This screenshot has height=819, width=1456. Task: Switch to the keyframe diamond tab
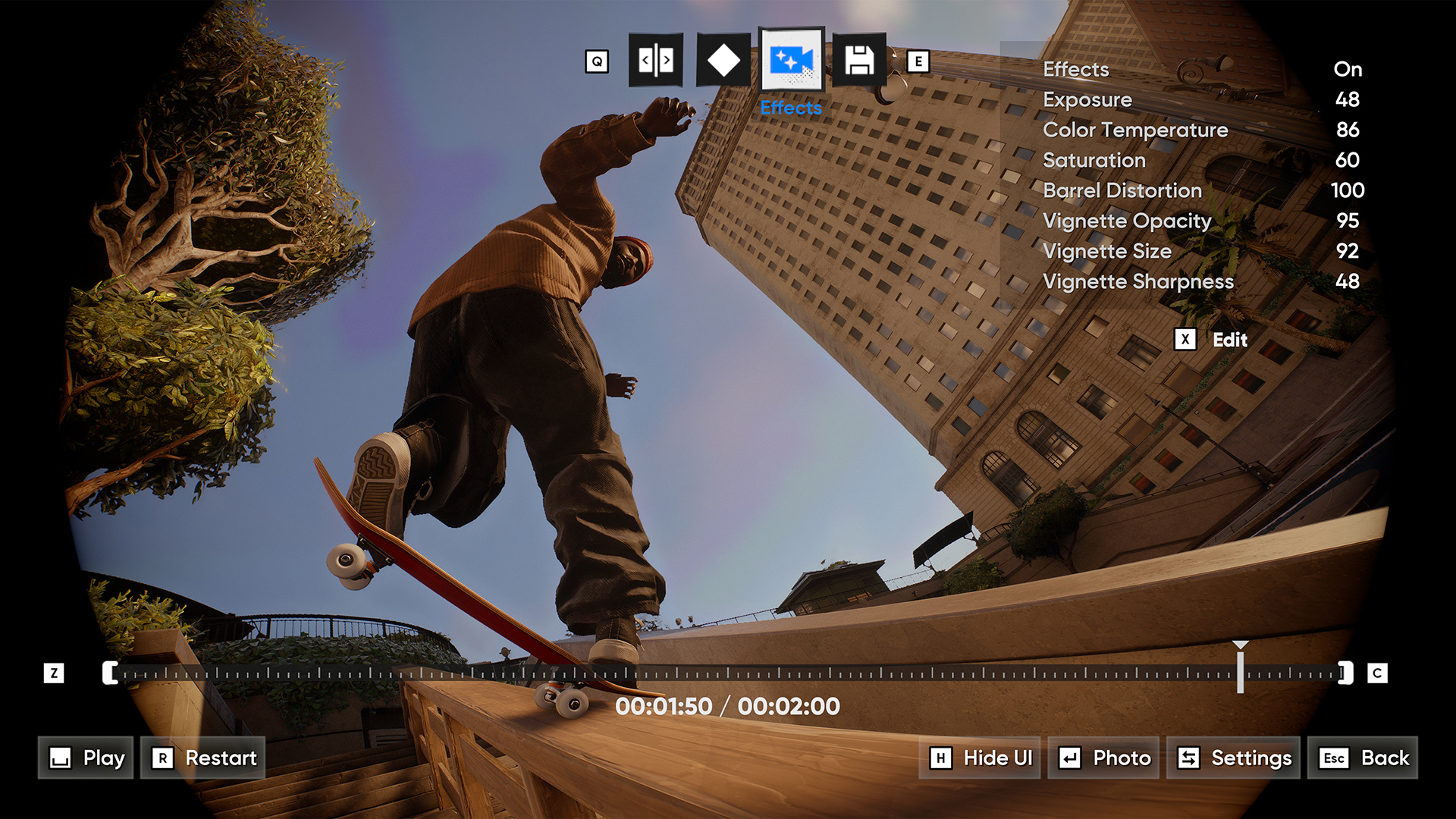coord(723,60)
